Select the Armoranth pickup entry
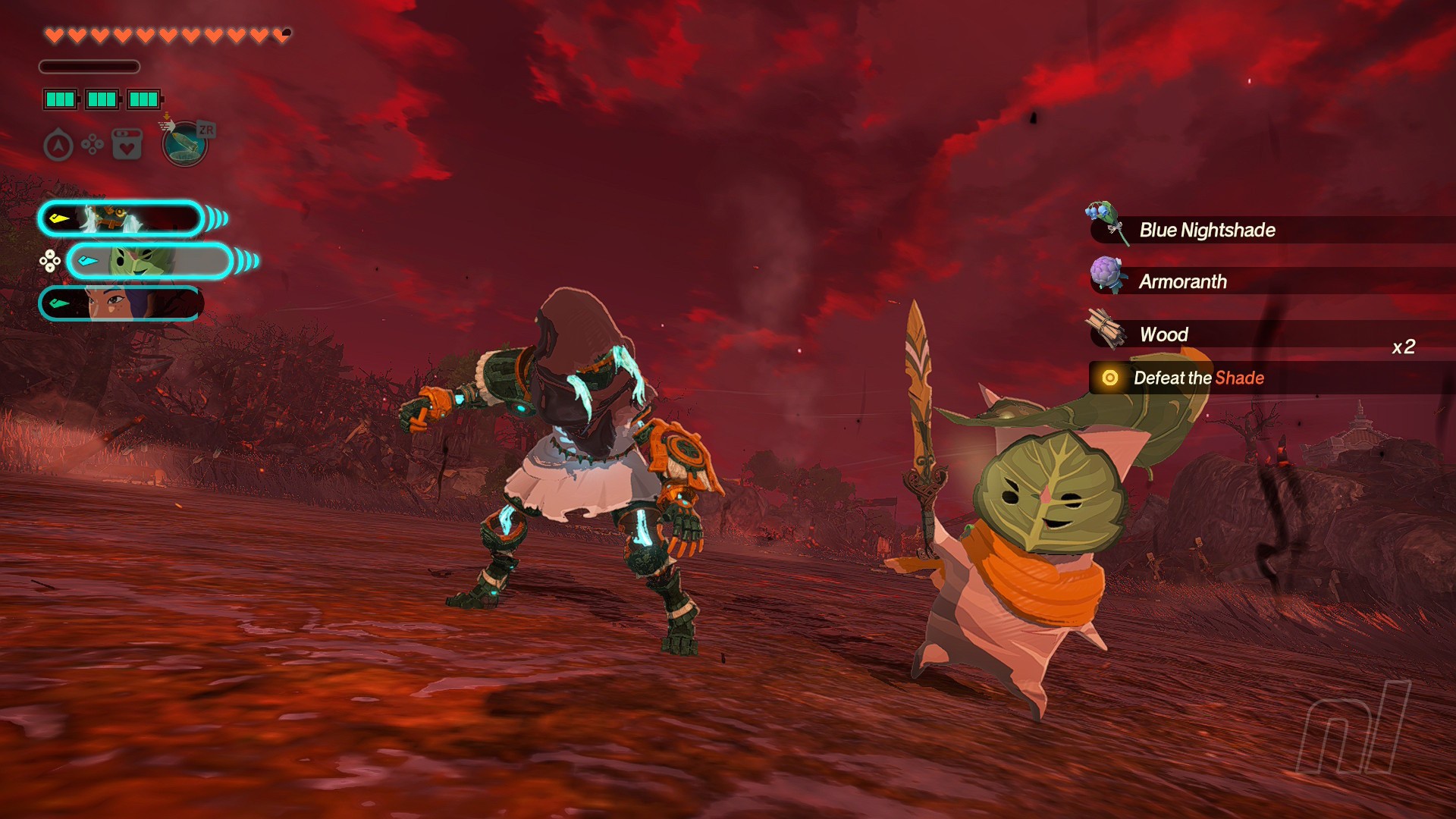Image resolution: width=1456 pixels, height=819 pixels. [x=1182, y=281]
